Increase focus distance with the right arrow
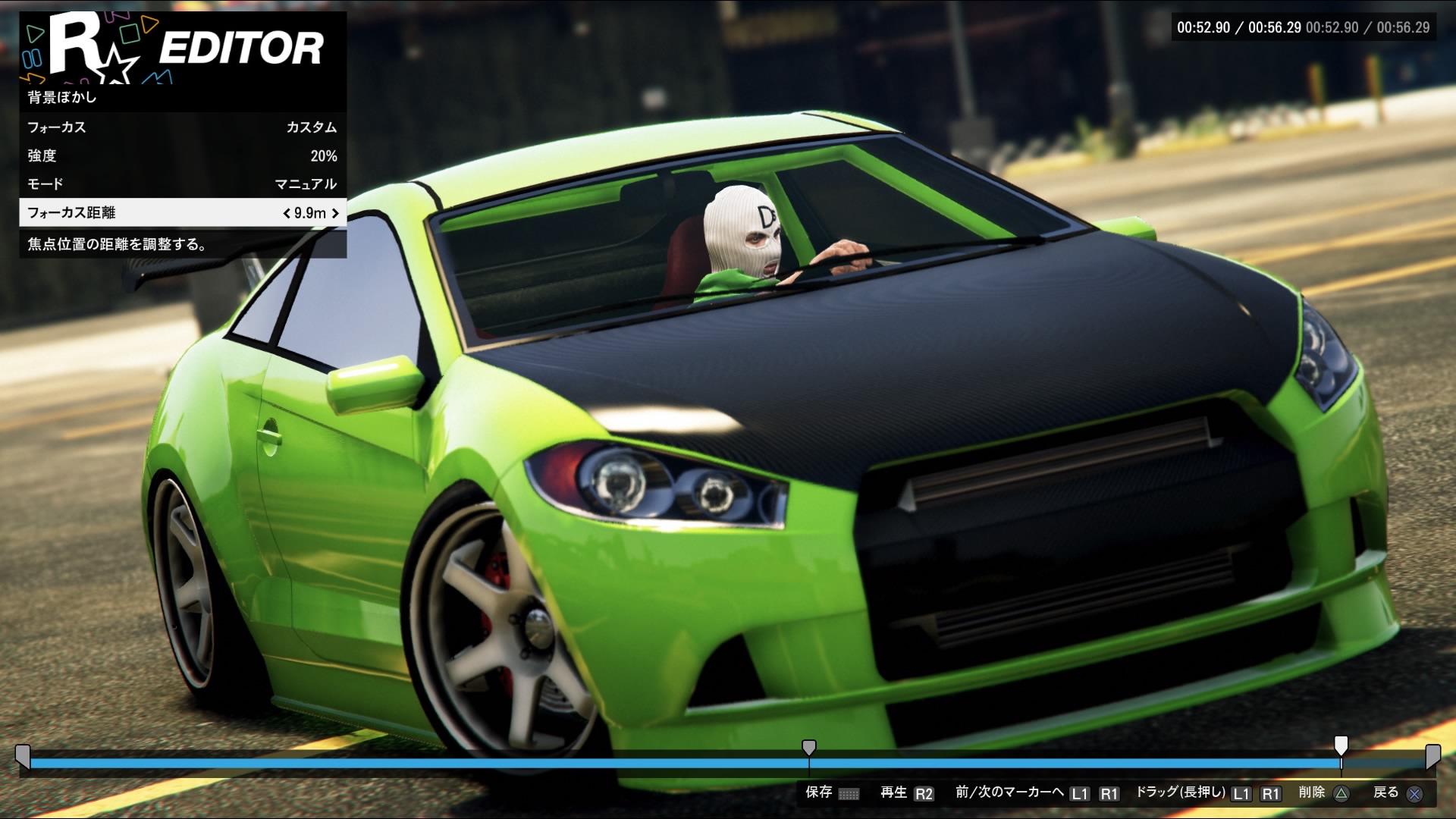This screenshot has height=819, width=1456. (335, 213)
